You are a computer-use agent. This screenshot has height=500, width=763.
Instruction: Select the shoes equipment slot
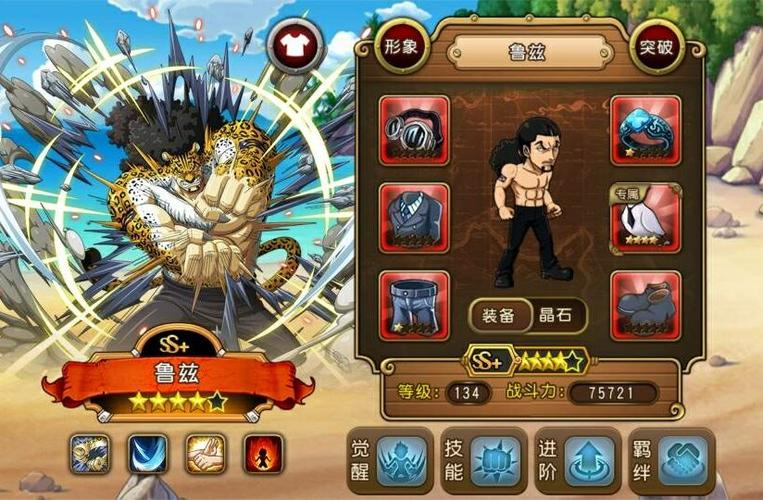tap(645, 304)
